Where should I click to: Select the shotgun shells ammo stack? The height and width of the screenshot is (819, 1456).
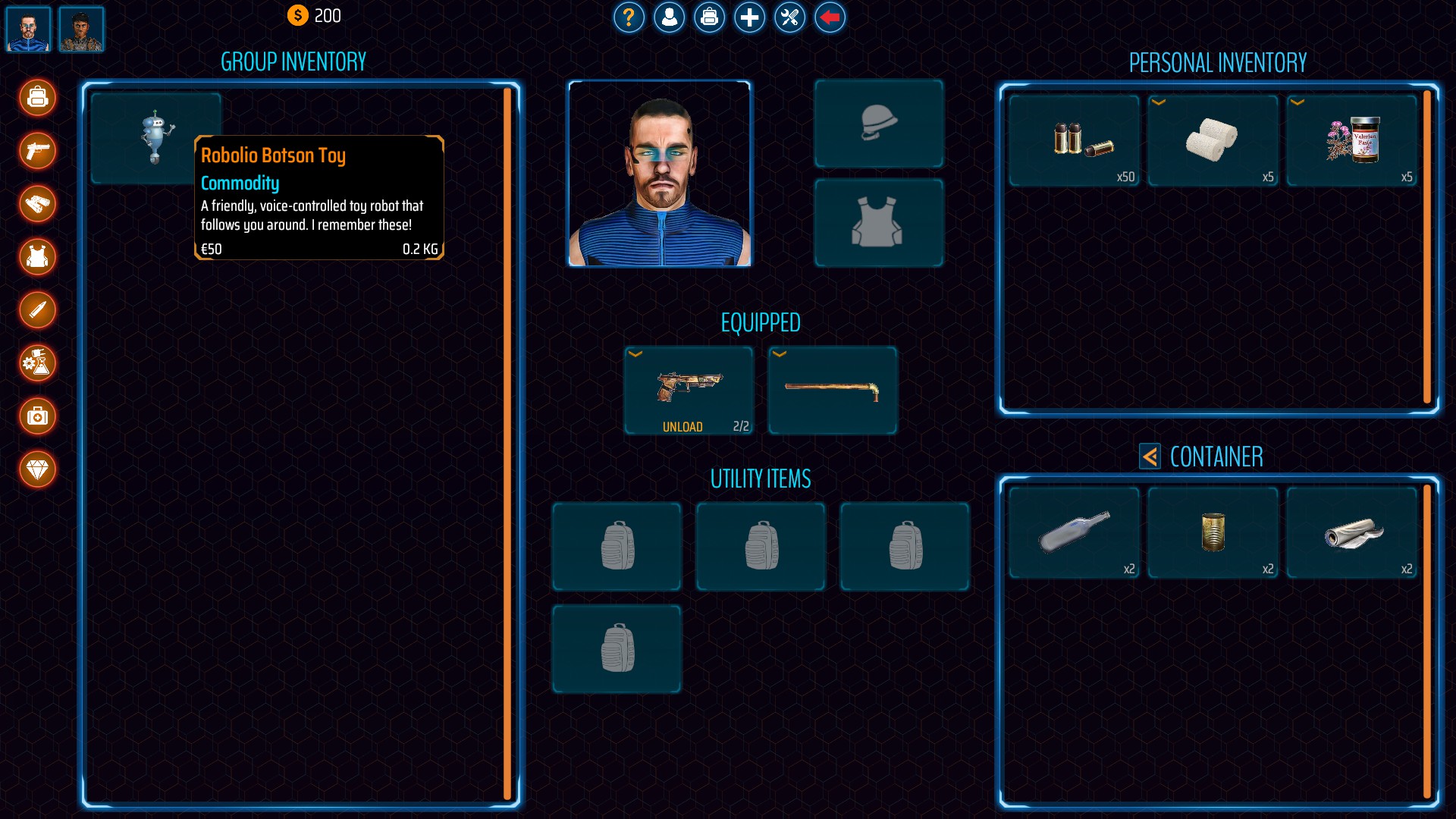(1074, 140)
